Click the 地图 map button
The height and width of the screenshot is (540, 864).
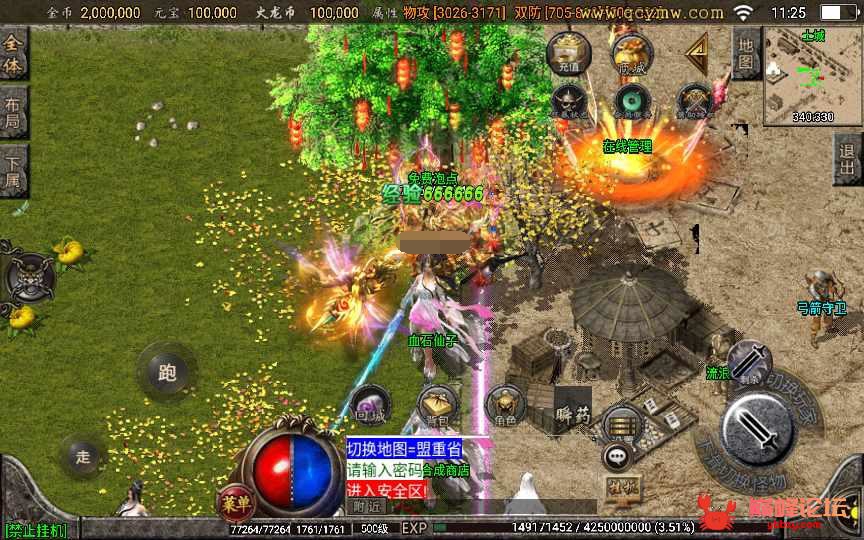point(746,53)
